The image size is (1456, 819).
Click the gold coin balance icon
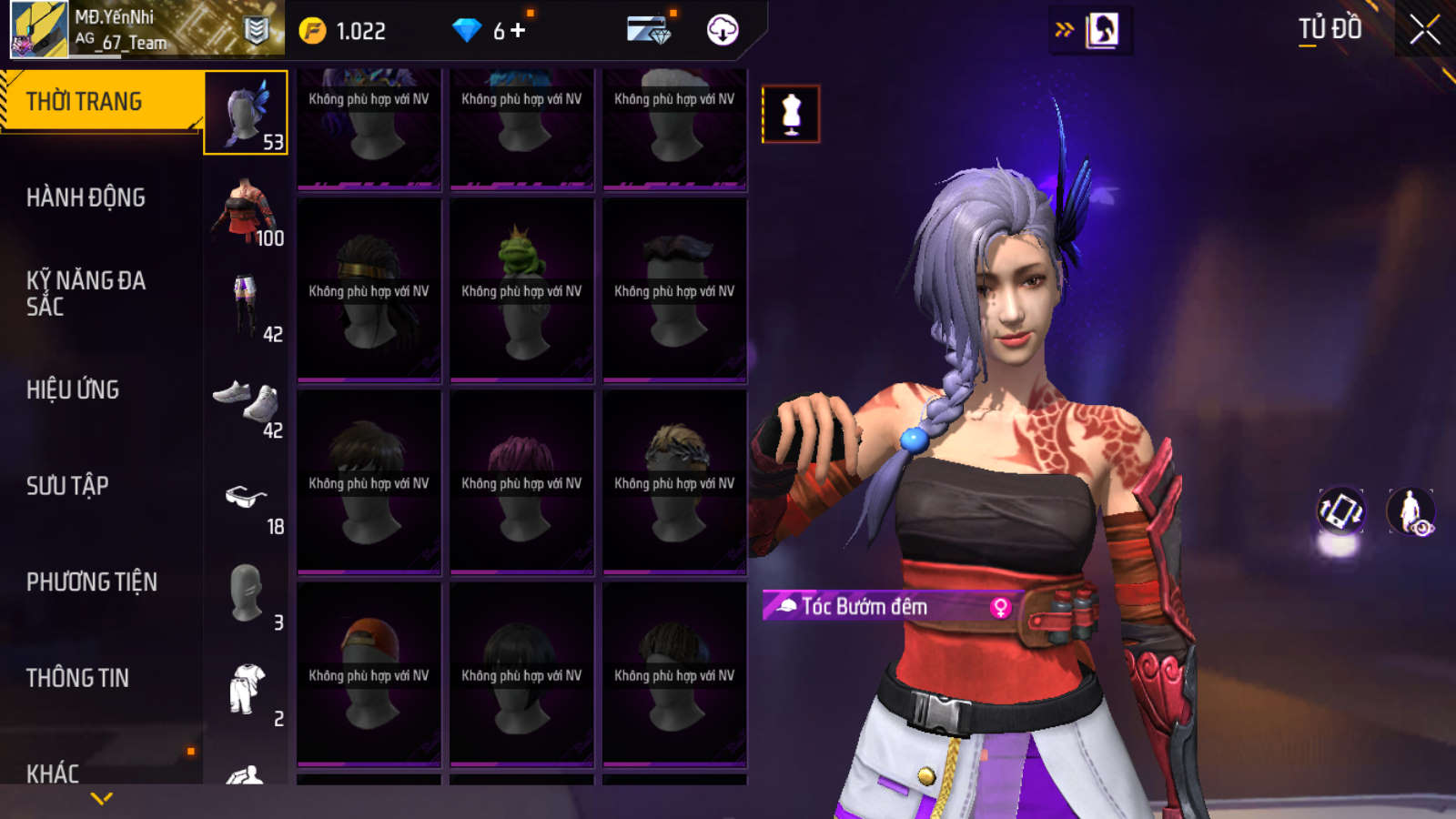312,32
